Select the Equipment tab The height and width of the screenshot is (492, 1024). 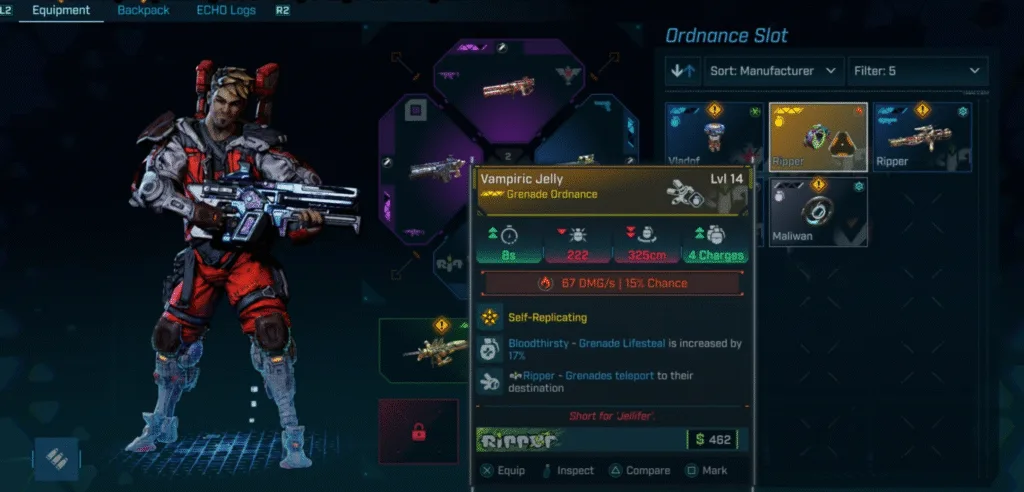(x=61, y=11)
